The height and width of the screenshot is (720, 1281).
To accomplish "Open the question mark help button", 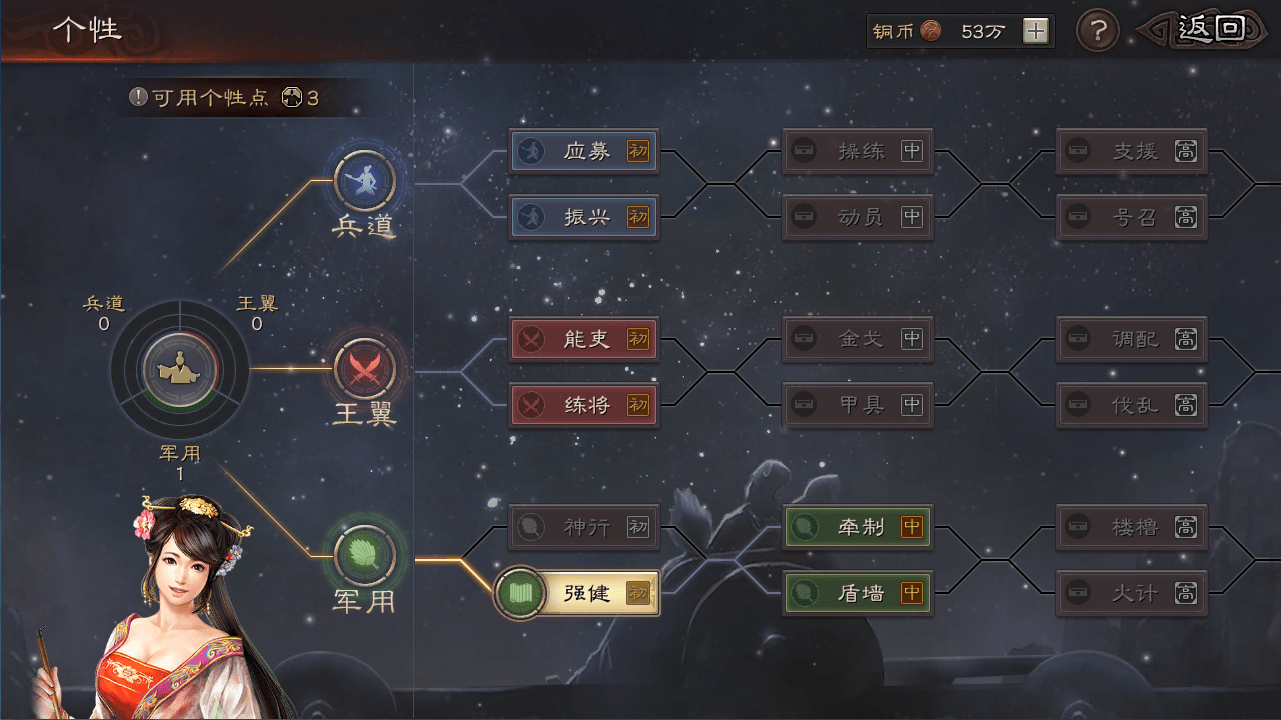I will (1097, 31).
